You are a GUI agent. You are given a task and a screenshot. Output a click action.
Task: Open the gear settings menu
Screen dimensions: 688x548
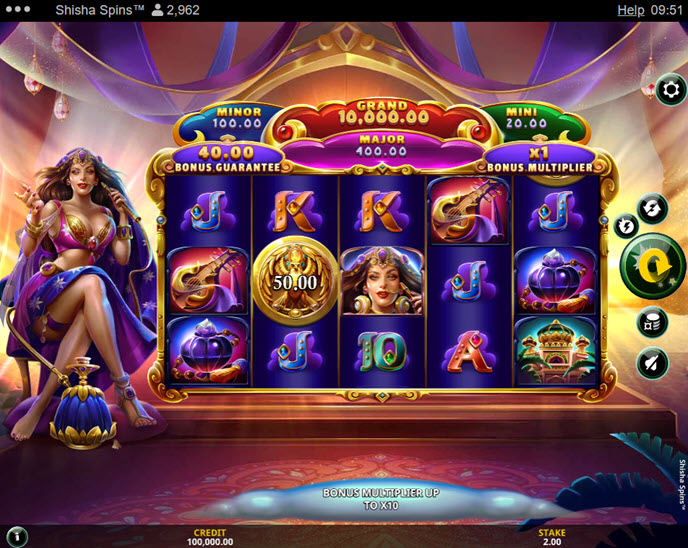(x=671, y=90)
